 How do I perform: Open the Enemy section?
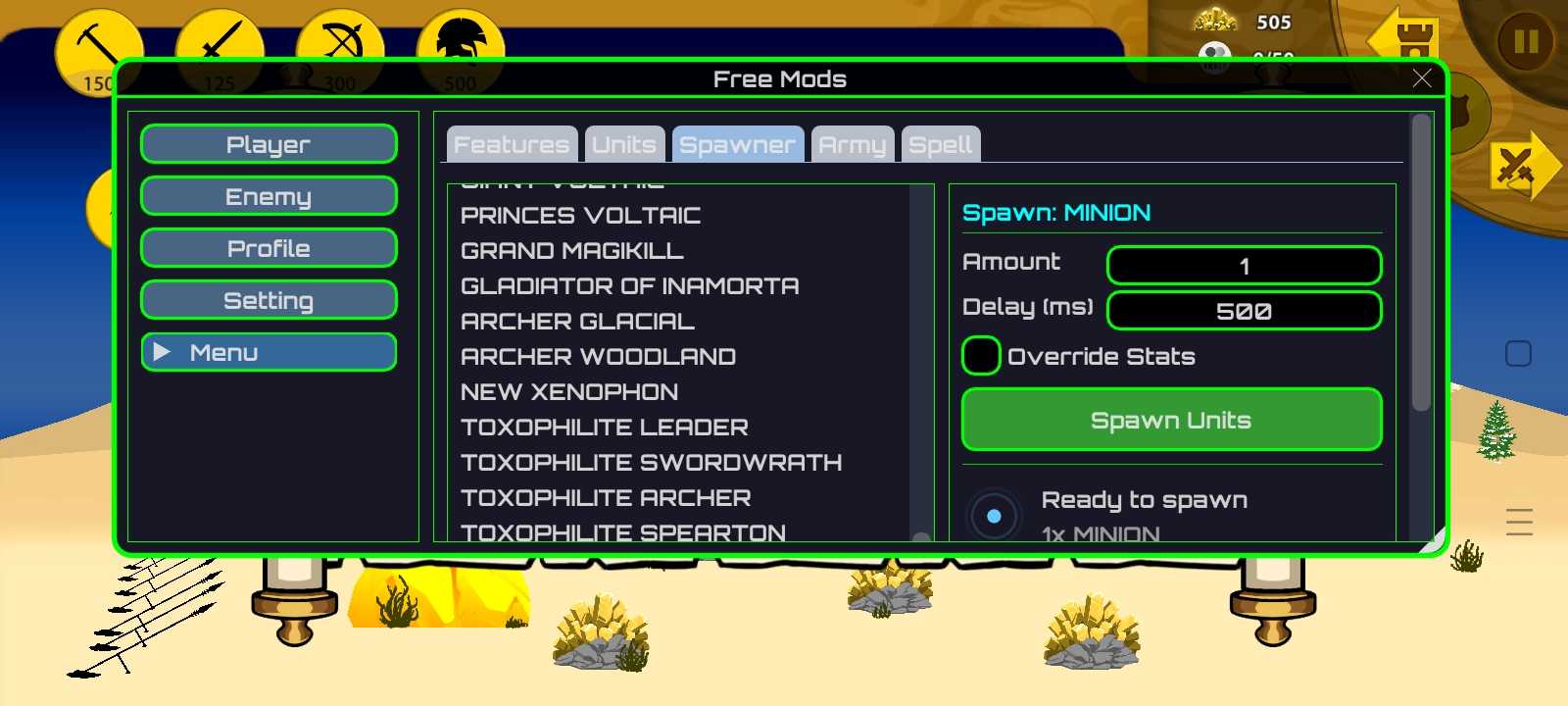point(269,196)
